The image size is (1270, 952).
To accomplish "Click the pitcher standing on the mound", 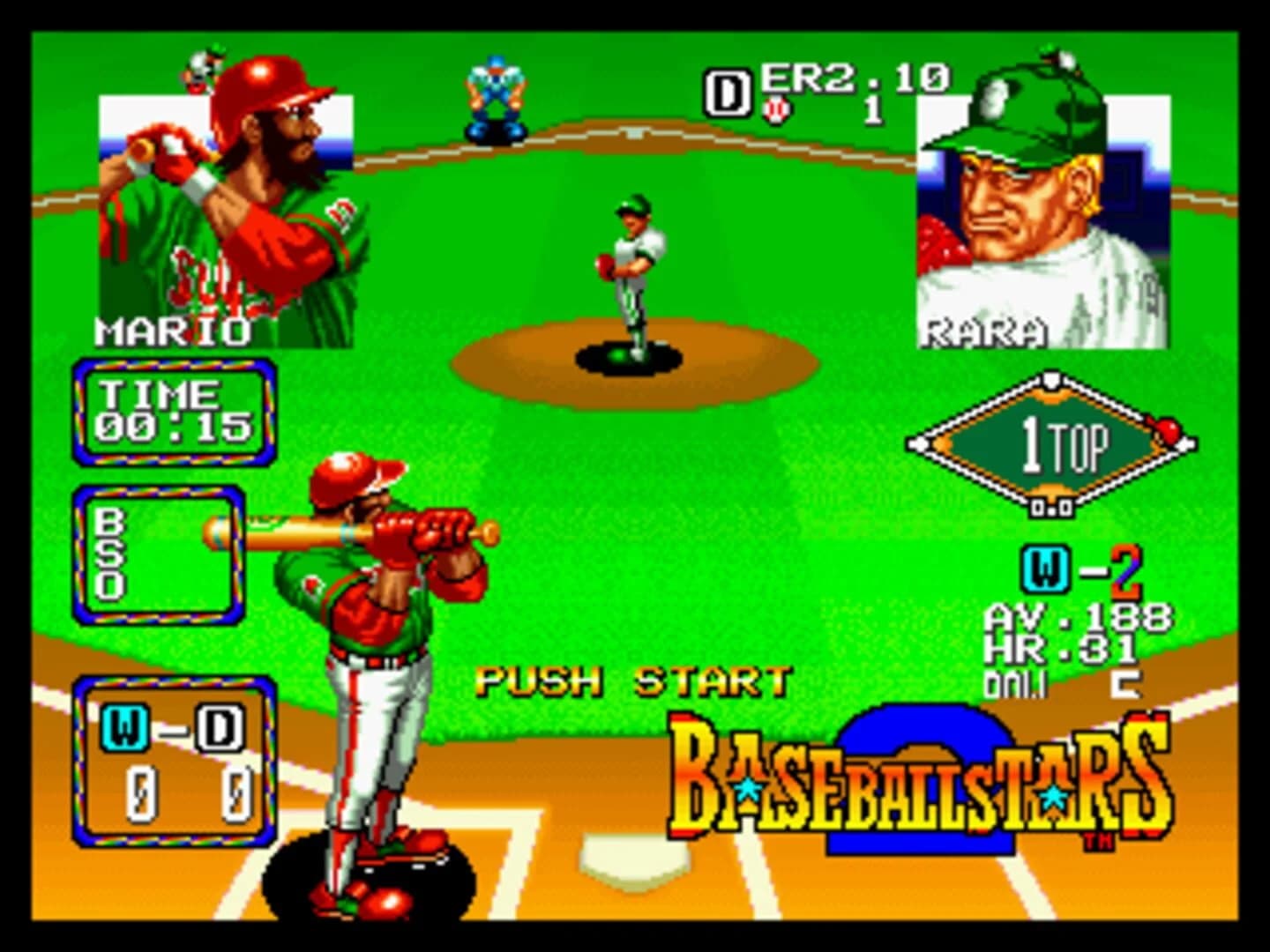I will click(x=631, y=264).
